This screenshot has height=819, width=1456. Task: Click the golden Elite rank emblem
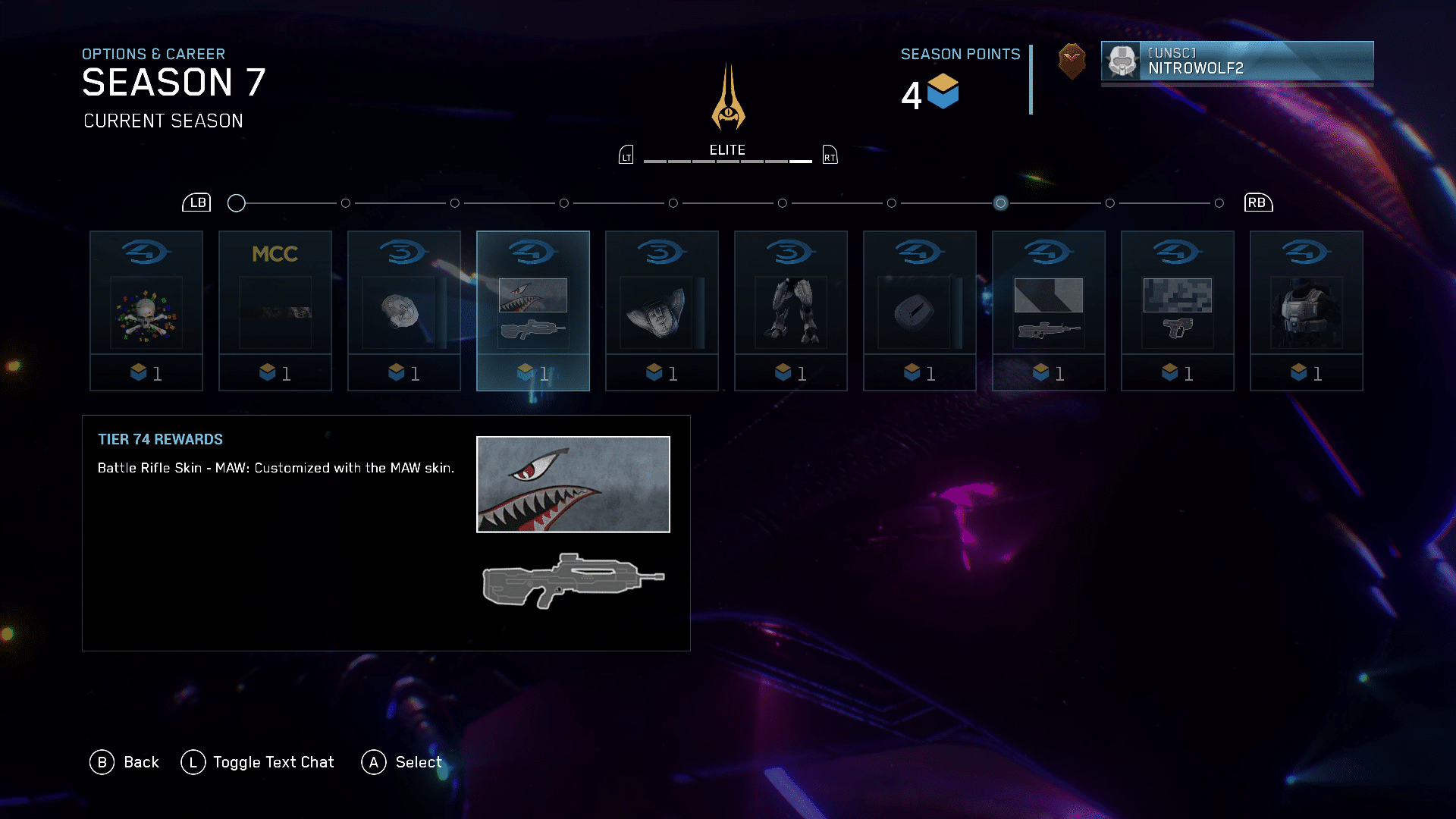(x=728, y=99)
